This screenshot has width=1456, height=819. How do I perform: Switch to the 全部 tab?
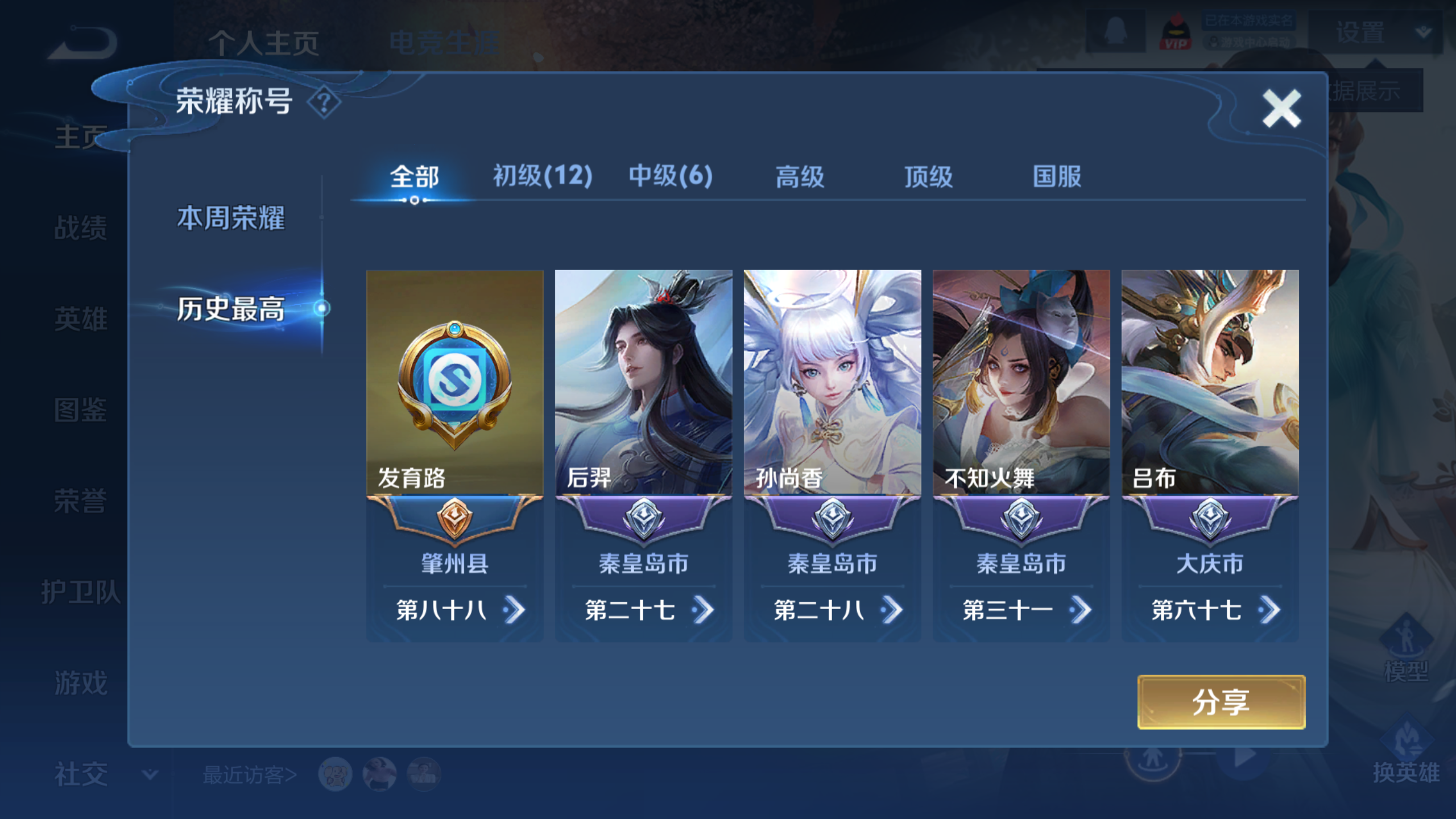(414, 177)
